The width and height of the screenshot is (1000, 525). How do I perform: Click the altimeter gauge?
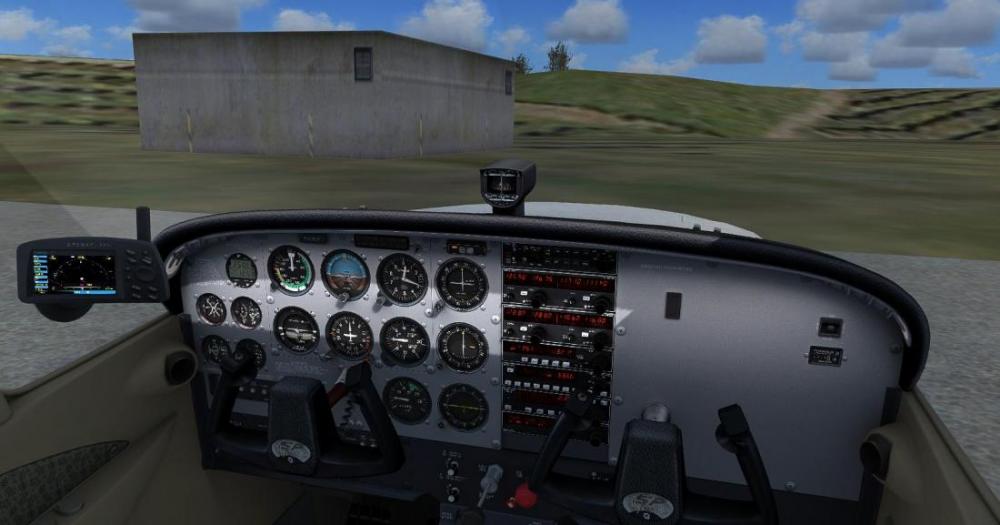(401, 278)
